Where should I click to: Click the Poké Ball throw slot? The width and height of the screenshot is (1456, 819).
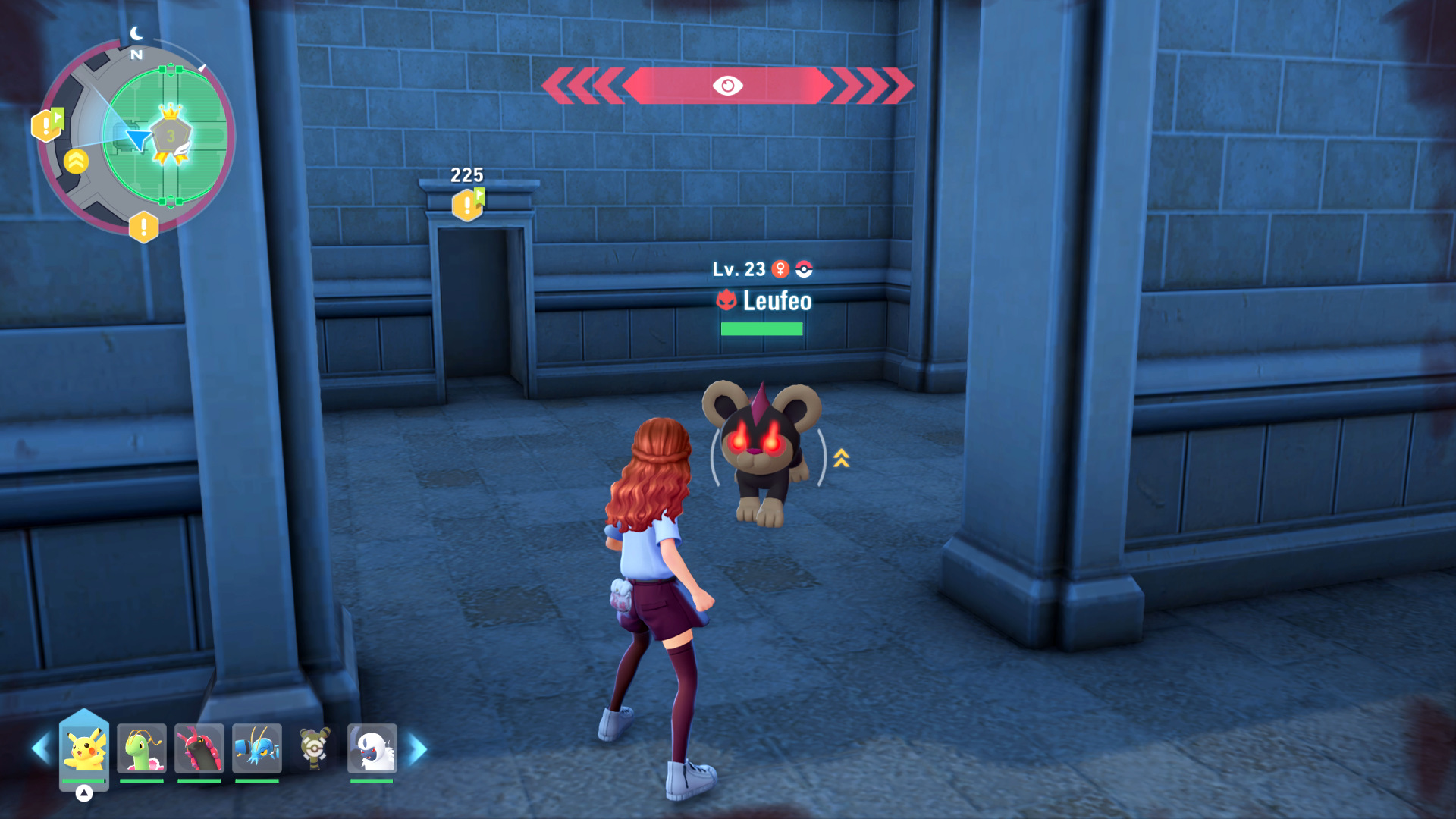pyautogui.click(x=315, y=749)
